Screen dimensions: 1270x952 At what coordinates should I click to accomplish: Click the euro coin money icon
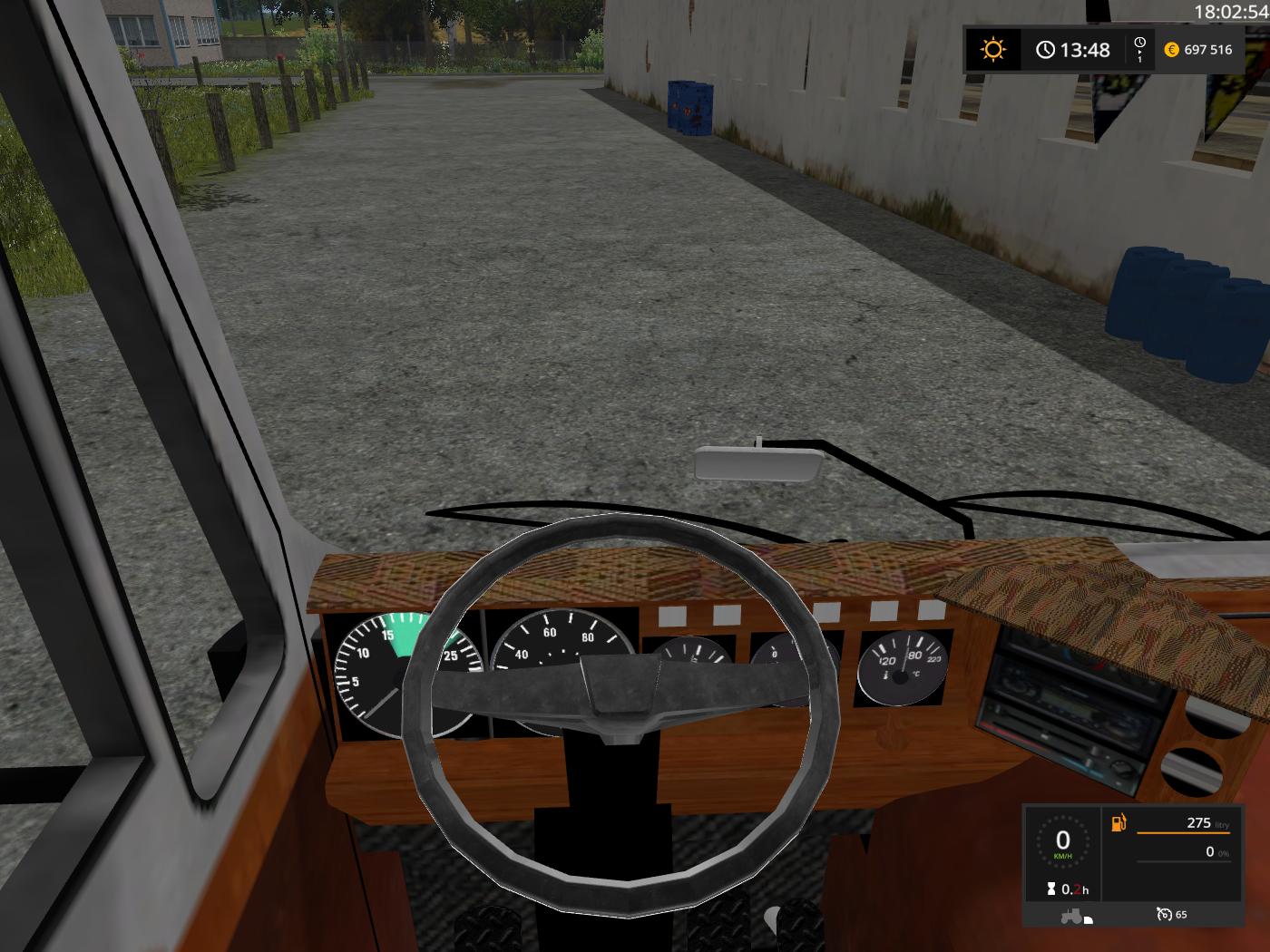pyautogui.click(x=1171, y=50)
